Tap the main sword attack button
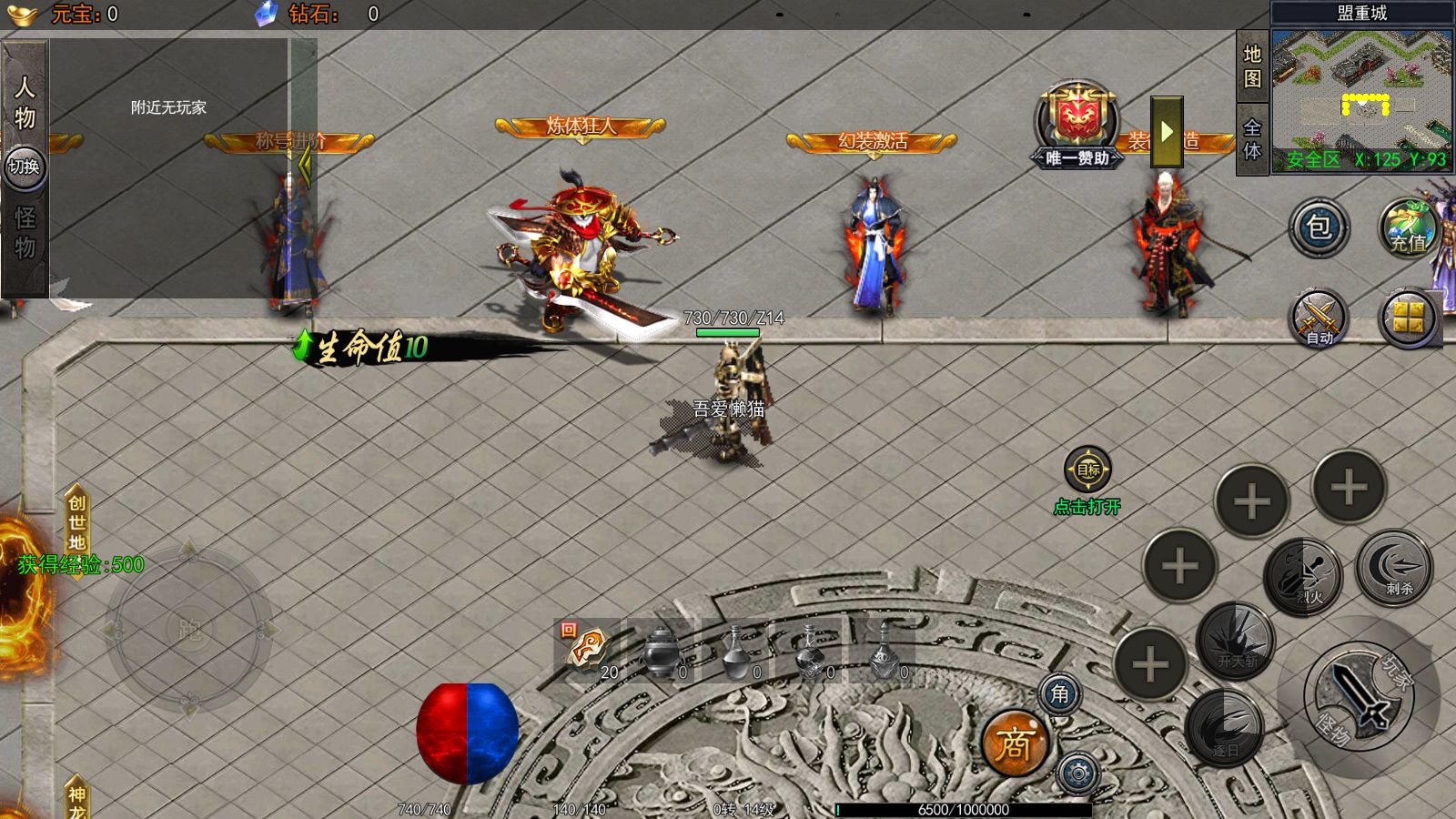The width and height of the screenshot is (1456, 819). 1358,697
